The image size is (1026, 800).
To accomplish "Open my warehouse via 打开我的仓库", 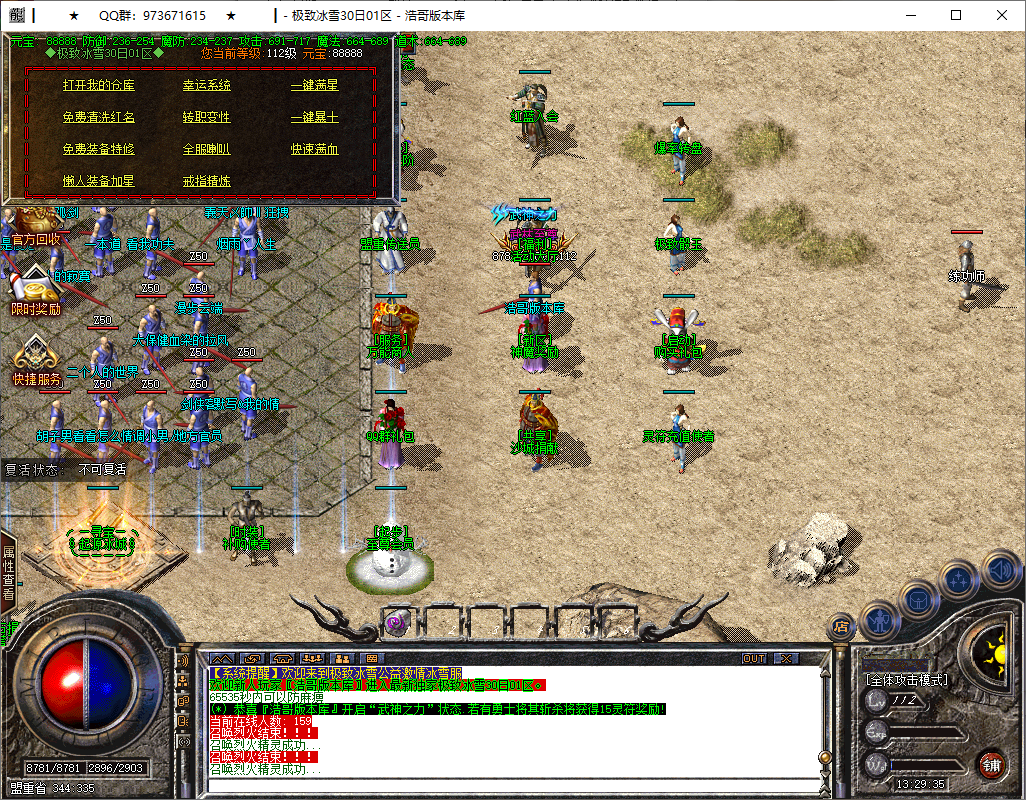I will click(98, 86).
